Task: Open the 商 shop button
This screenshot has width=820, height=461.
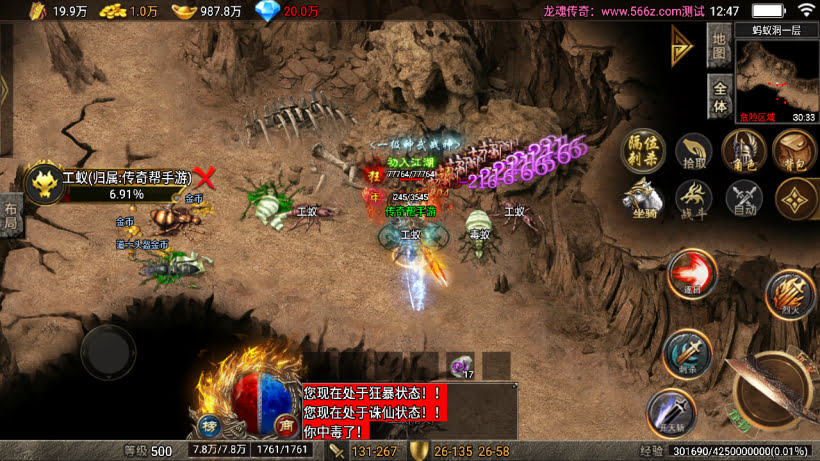Action: (x=285, y=422)
